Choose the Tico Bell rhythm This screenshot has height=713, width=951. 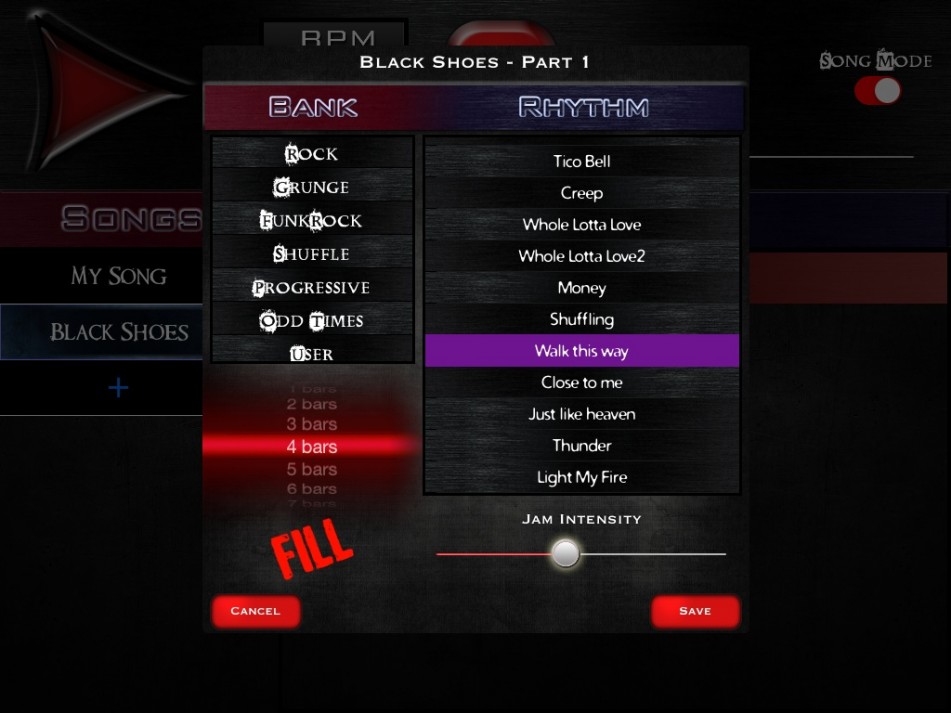581,161
